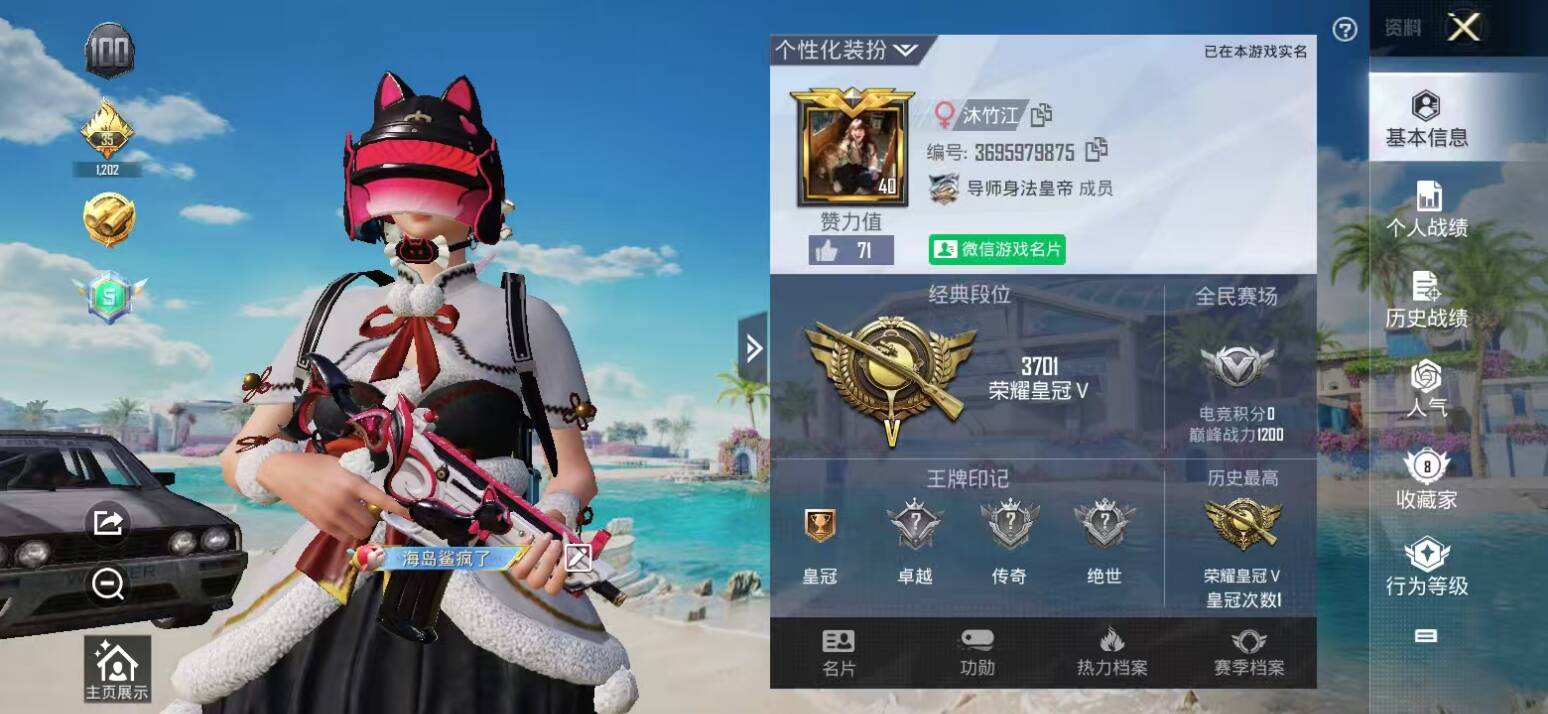View the 历史战绩 tab
The width and height of the screenshot is (1548, 714).
tap(1426, 300)
